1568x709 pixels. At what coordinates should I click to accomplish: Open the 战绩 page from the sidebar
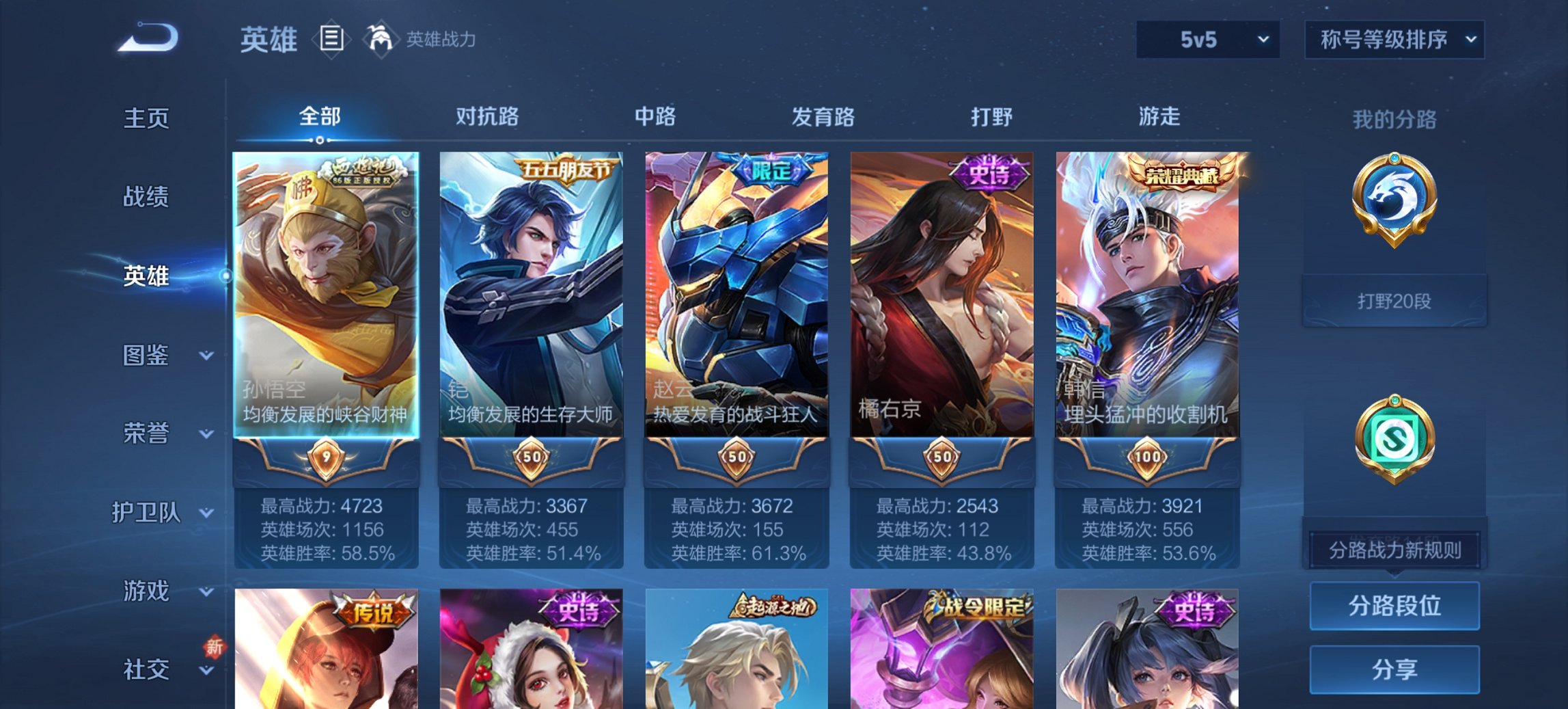tap(146, 198)
